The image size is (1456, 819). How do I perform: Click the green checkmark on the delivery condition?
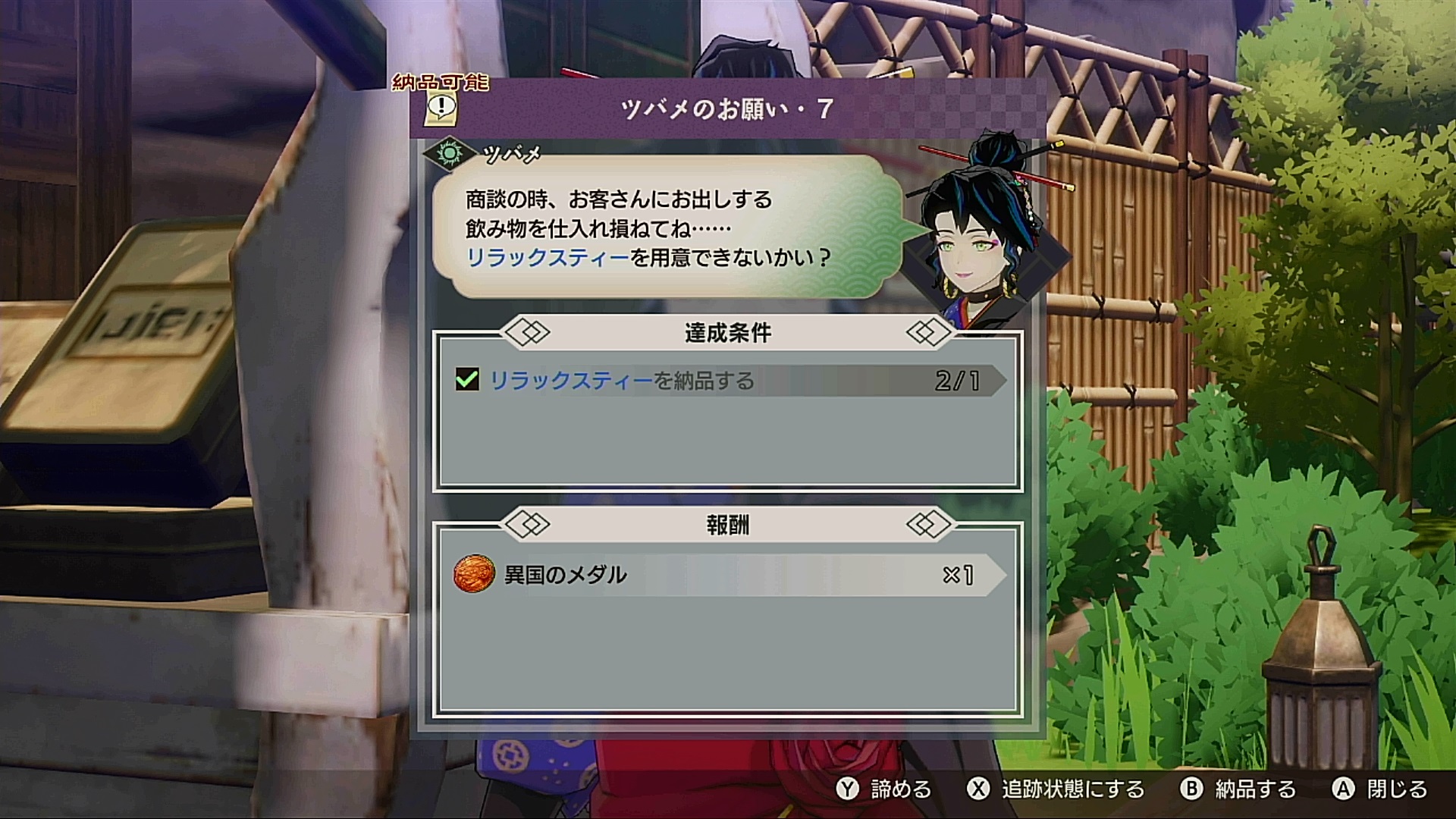(x=467, y=379)
